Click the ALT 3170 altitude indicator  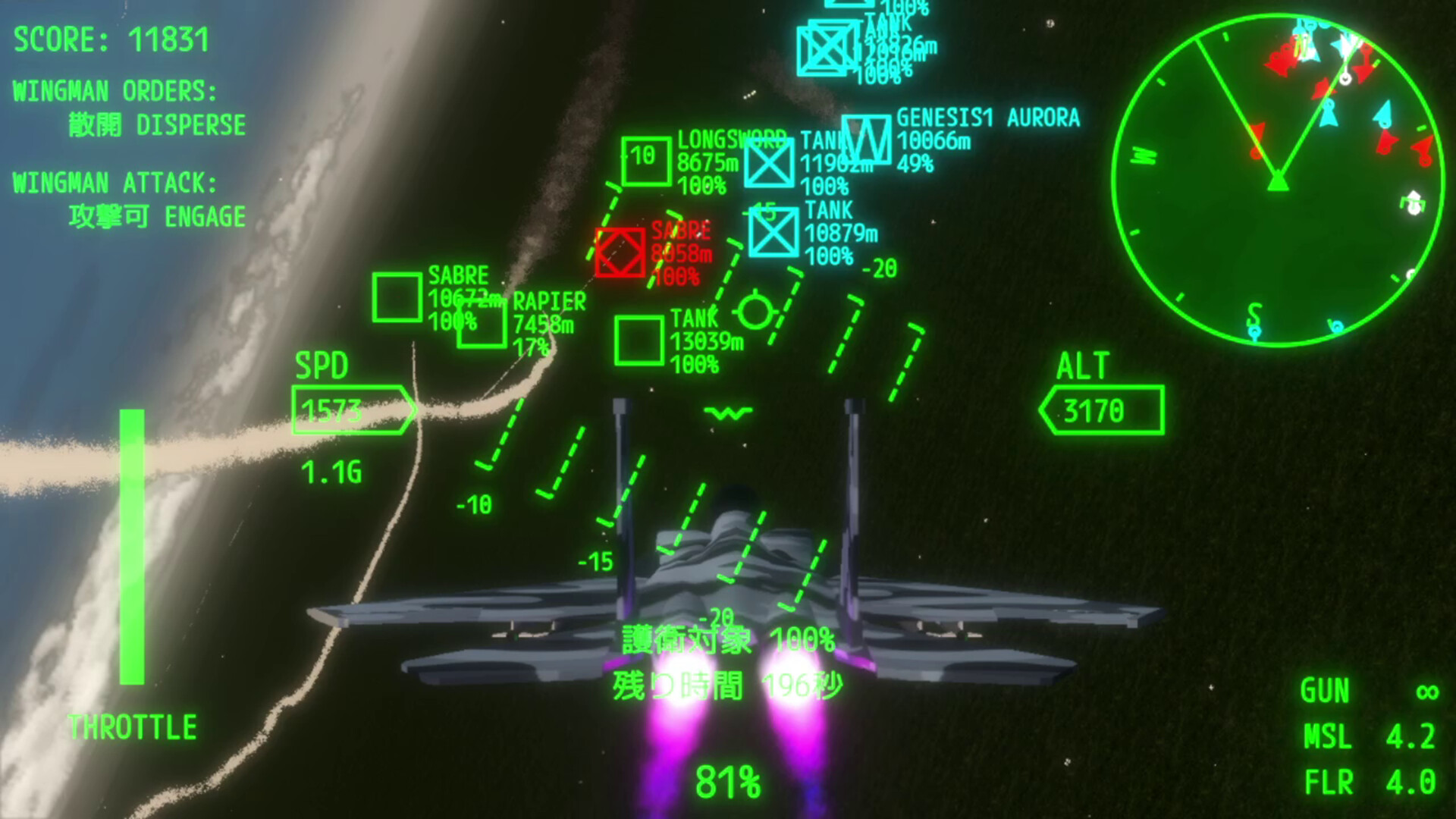(x=1103, y=411)
